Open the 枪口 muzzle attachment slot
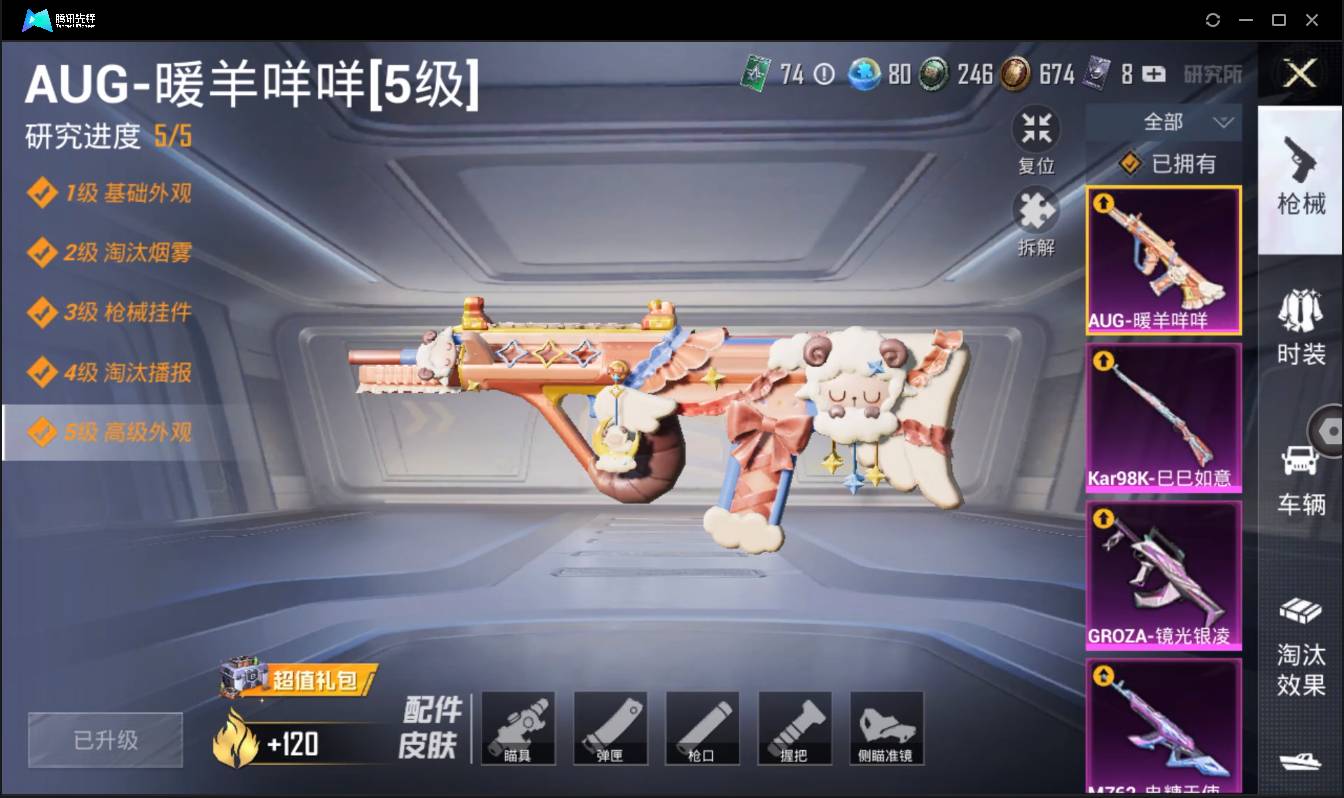 point(703,728)
